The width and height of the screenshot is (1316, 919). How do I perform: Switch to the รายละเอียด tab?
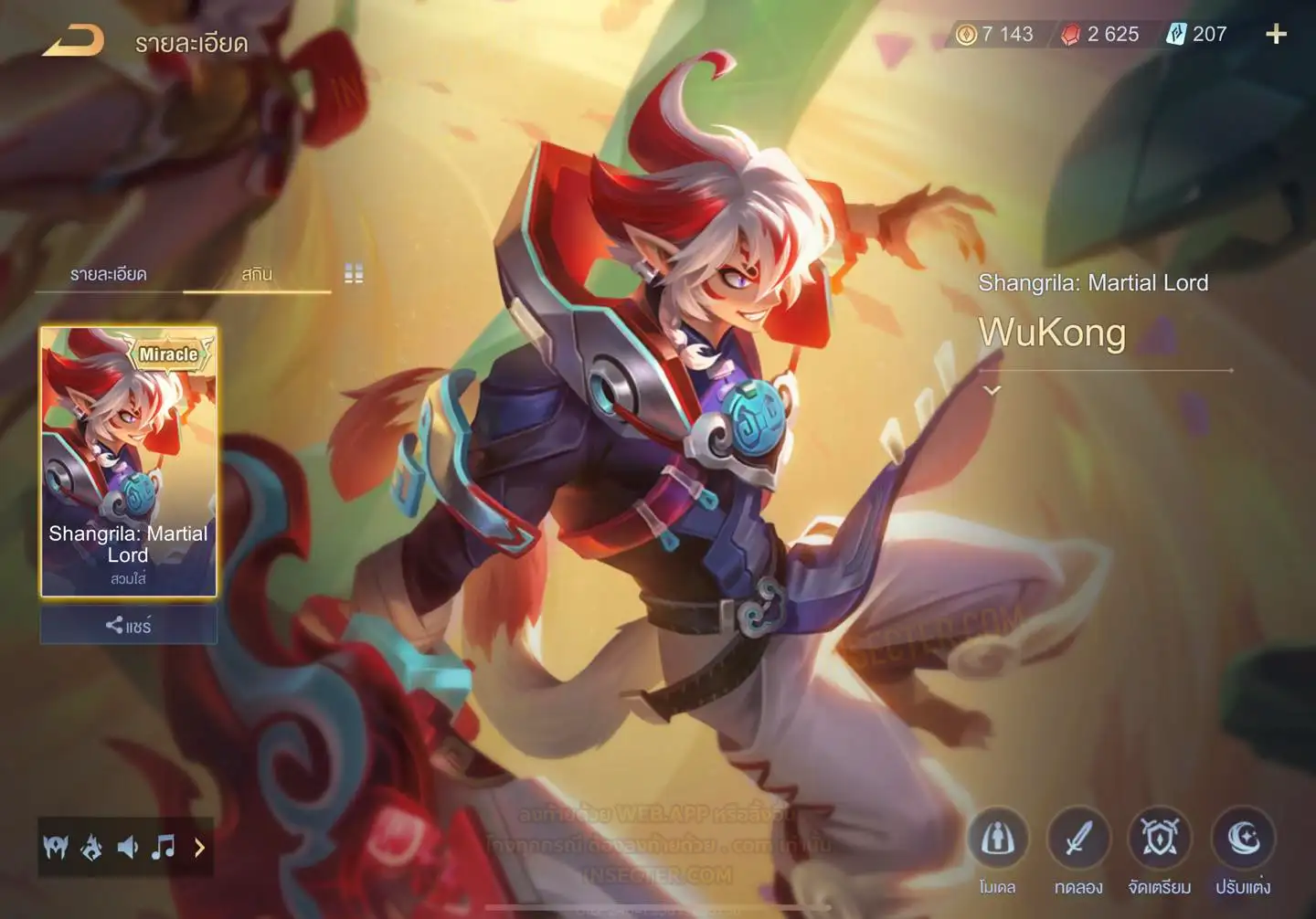[x=109, y=274]
